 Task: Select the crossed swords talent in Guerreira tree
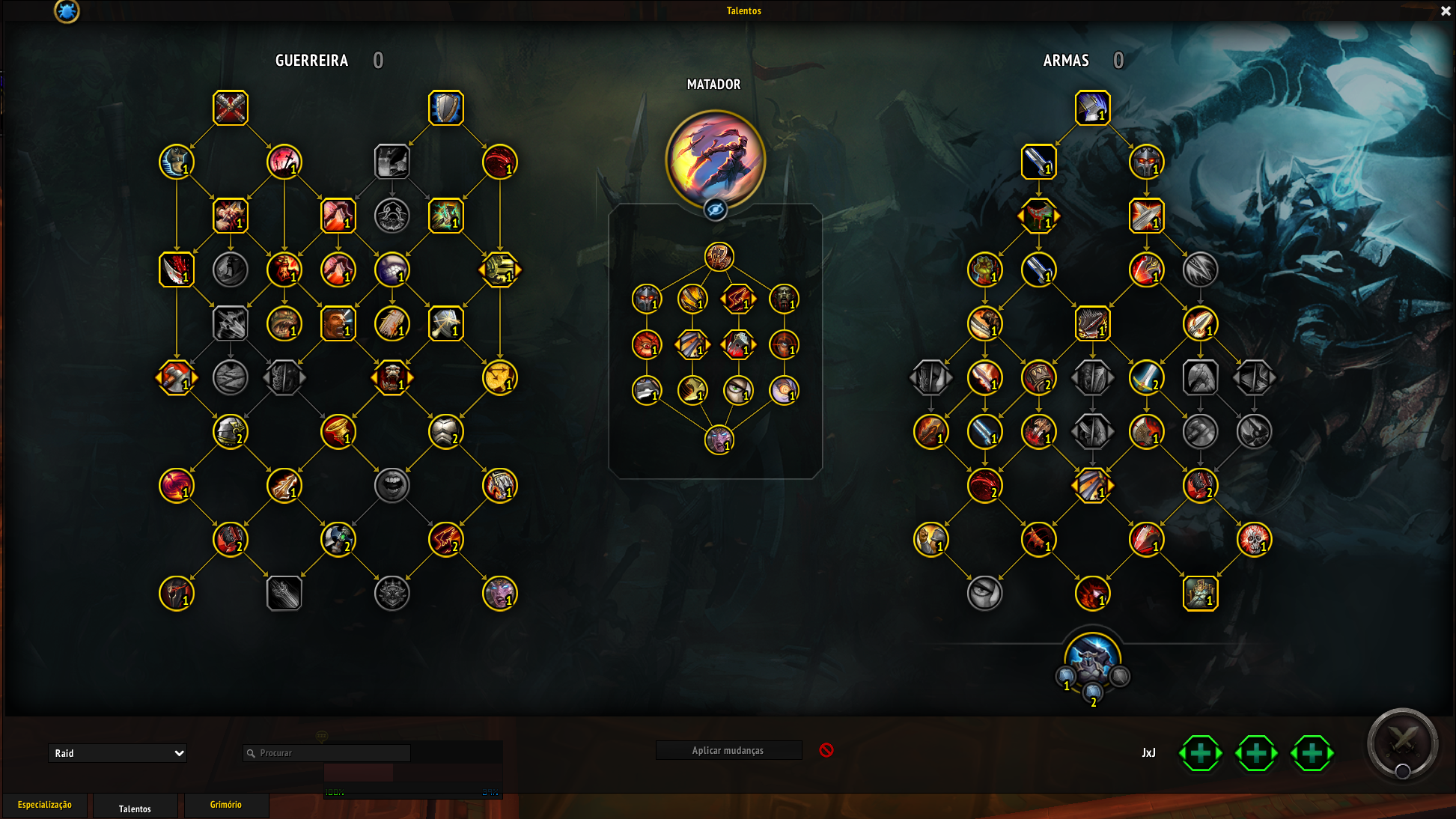[x=231, y=108]
